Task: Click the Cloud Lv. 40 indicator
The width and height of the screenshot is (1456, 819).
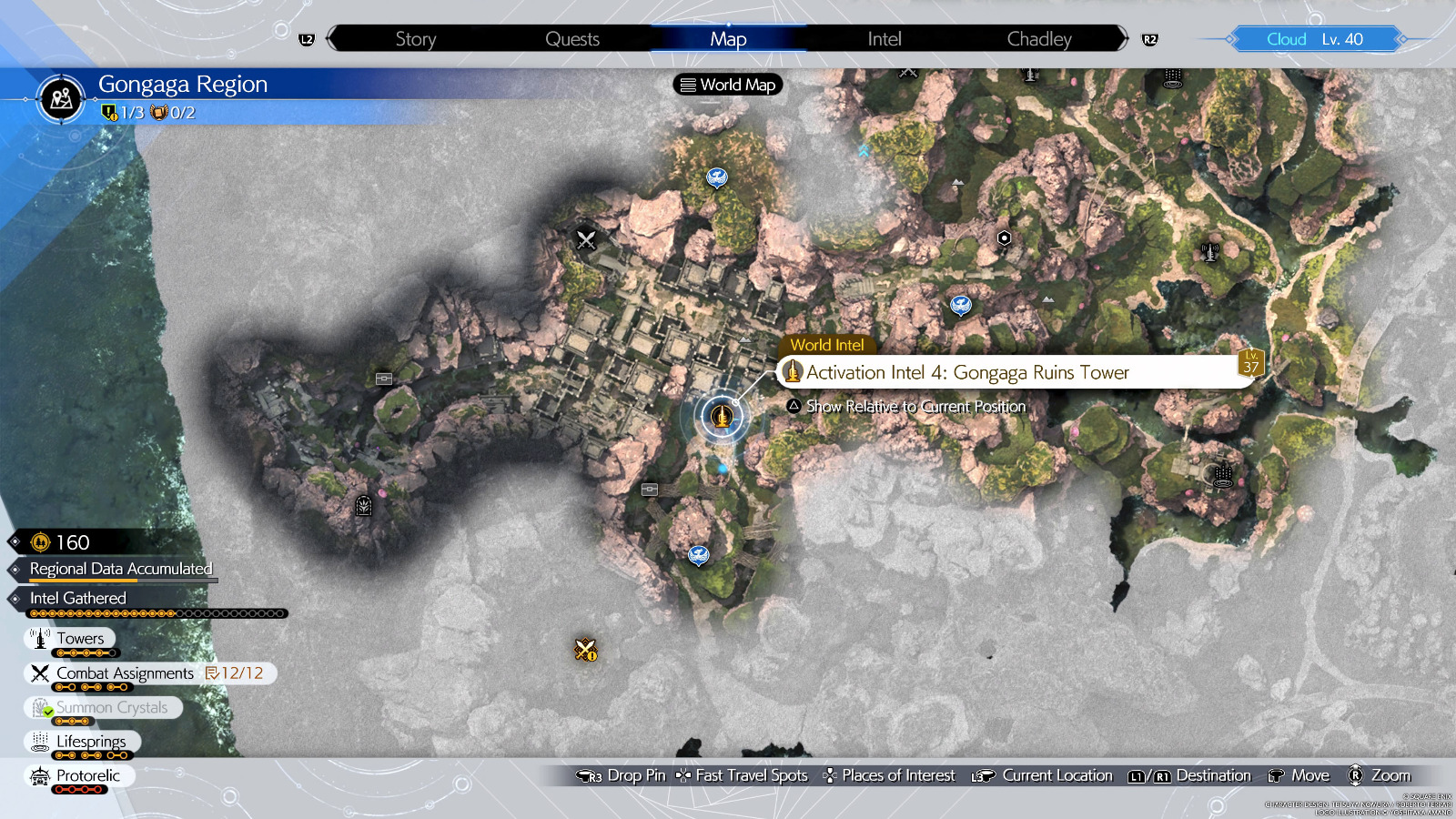Action: point(1313,38)
